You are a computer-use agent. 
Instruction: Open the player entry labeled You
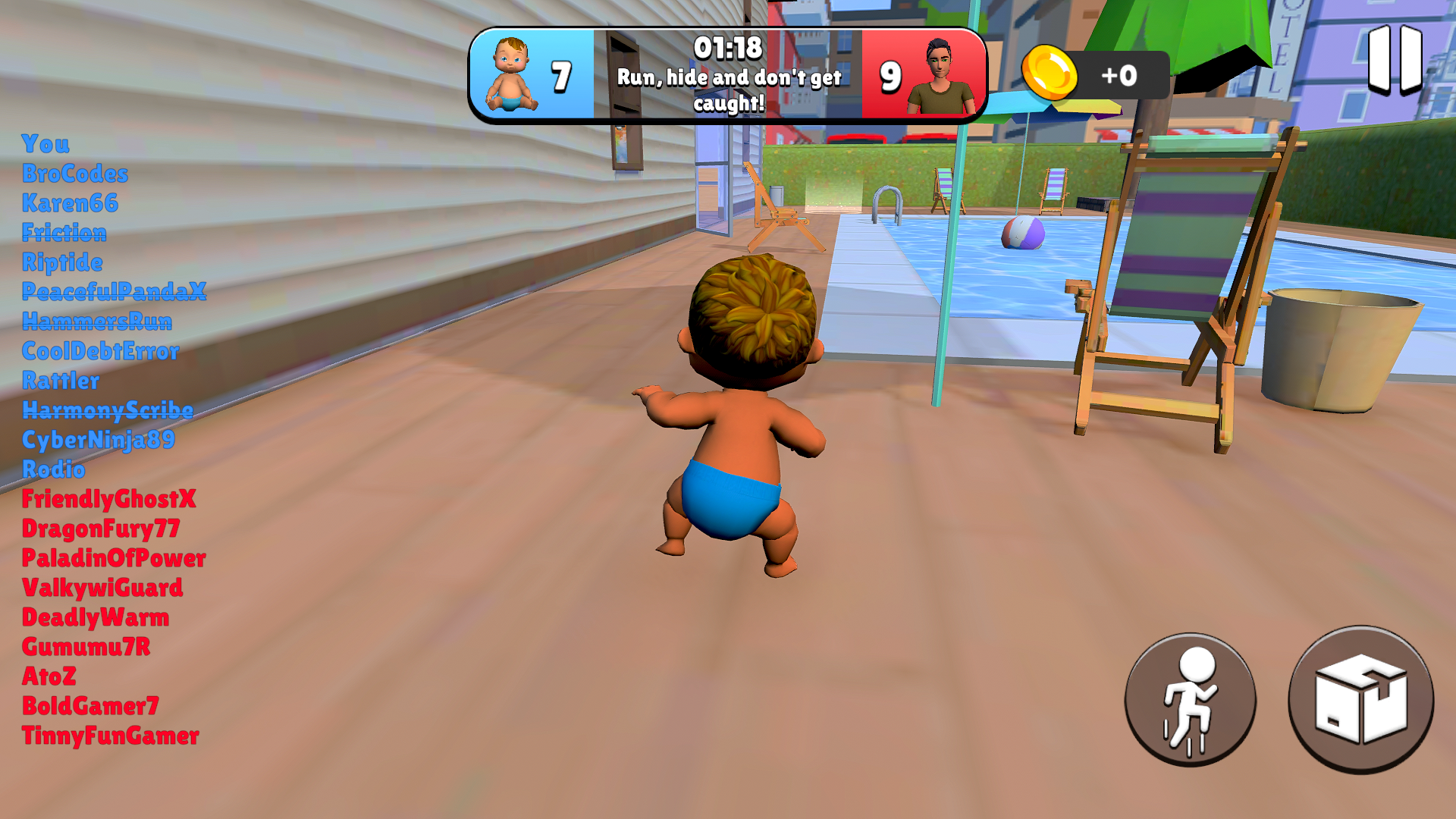point(45,145)
